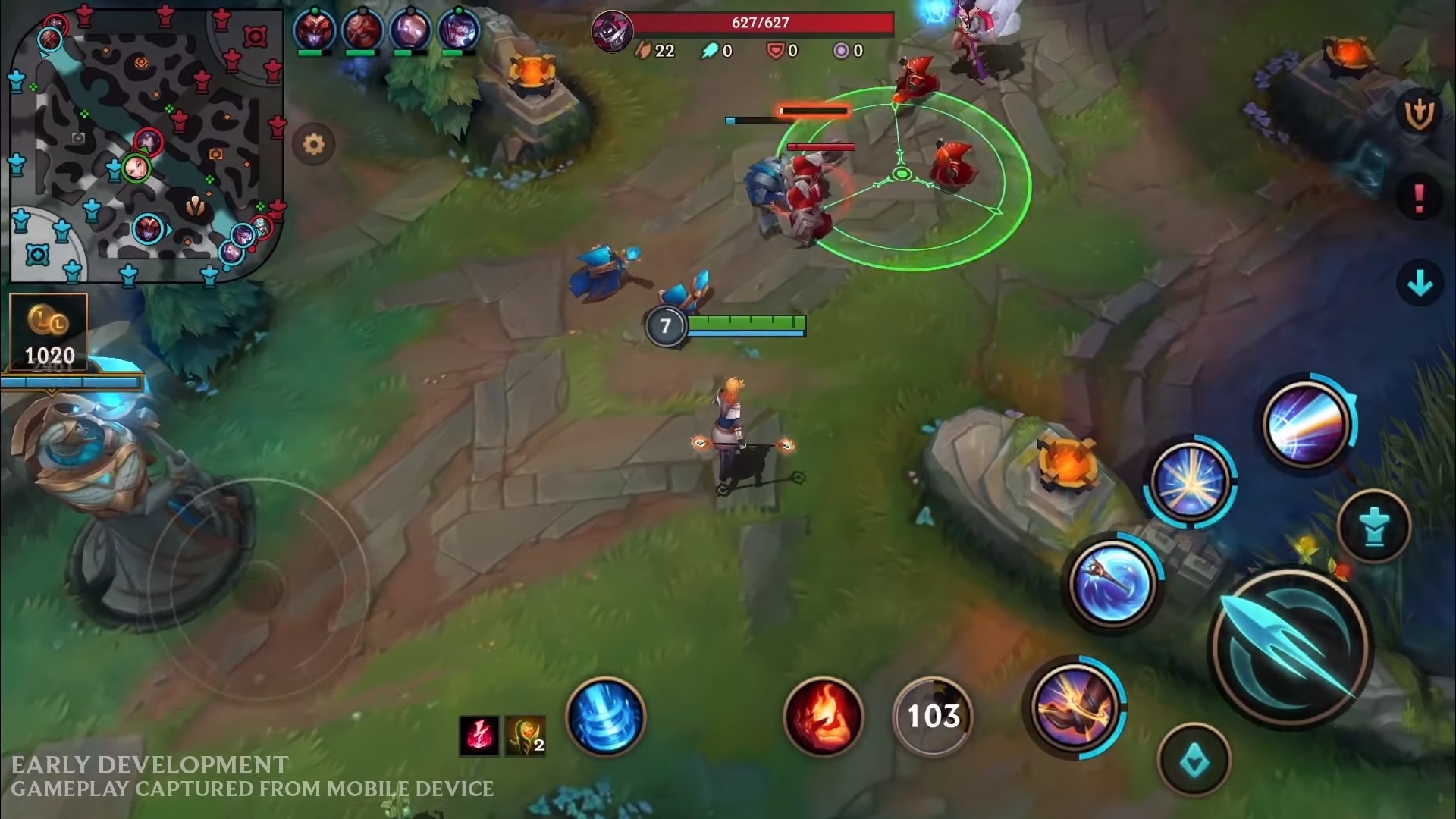1456x819 pixels.
Task: Tap the targeted enemy portrait beside 627/627
Action: coord(611,32)
